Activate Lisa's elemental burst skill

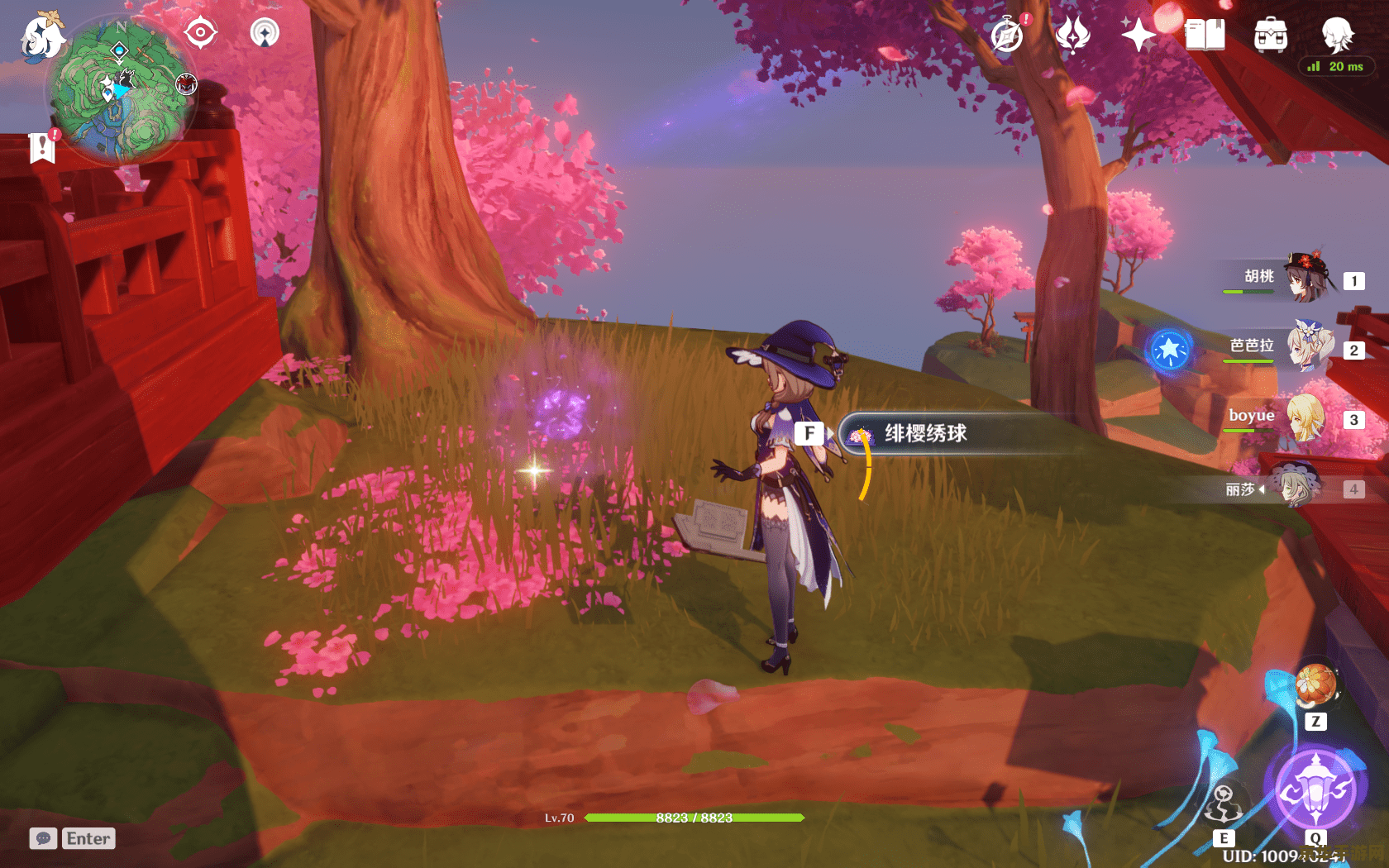(1315, 789)
